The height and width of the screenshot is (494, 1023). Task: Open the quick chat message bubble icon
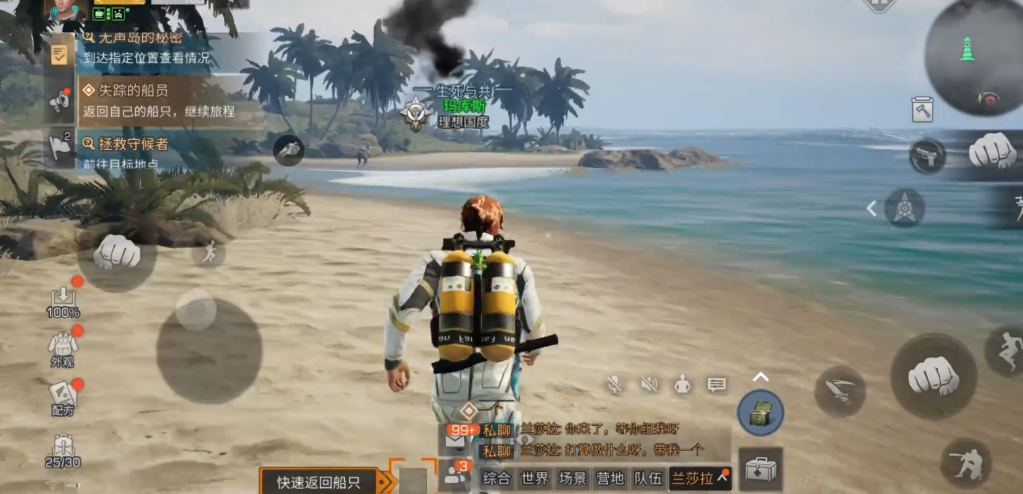[x=716, y=384]
